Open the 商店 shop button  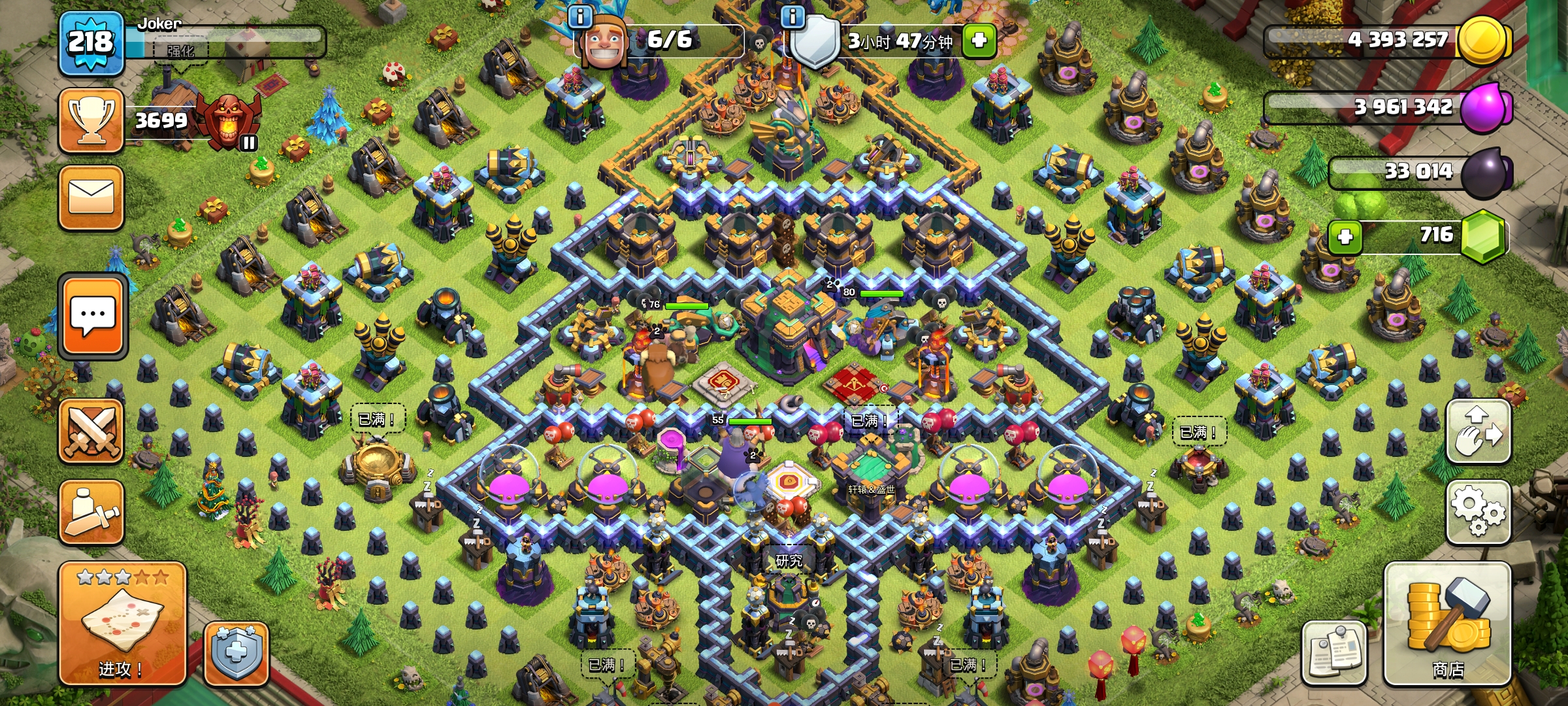[1447, 624]
